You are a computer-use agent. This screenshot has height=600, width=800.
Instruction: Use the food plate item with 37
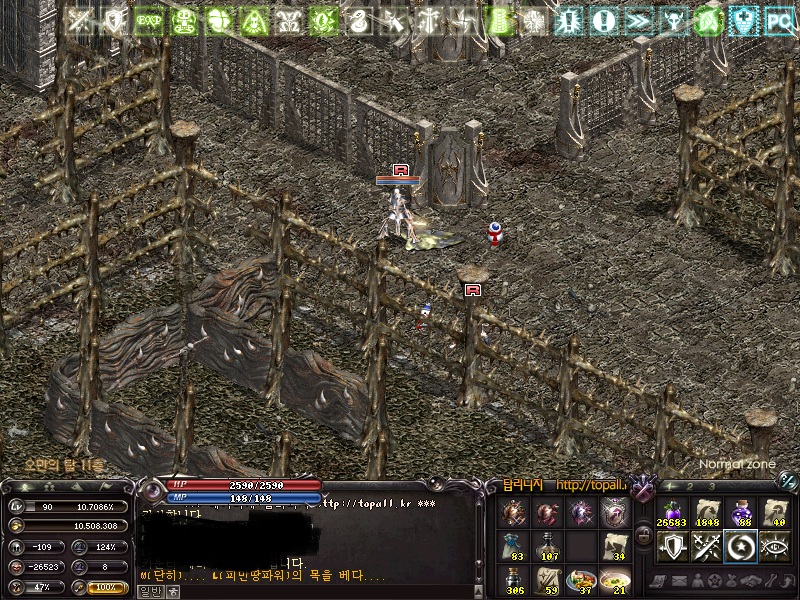point(581,580)
